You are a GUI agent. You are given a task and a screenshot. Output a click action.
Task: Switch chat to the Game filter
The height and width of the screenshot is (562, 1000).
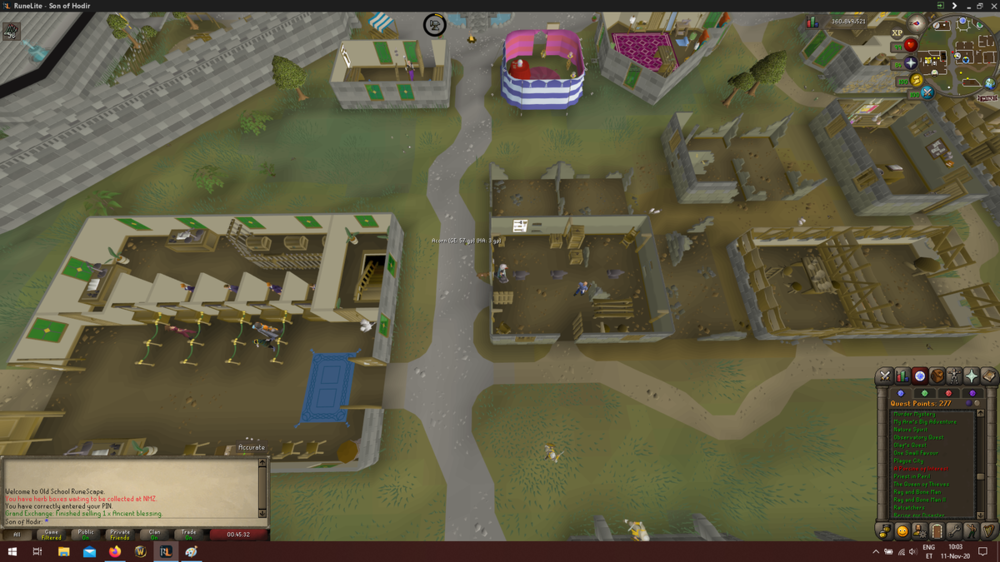point(50,534)
